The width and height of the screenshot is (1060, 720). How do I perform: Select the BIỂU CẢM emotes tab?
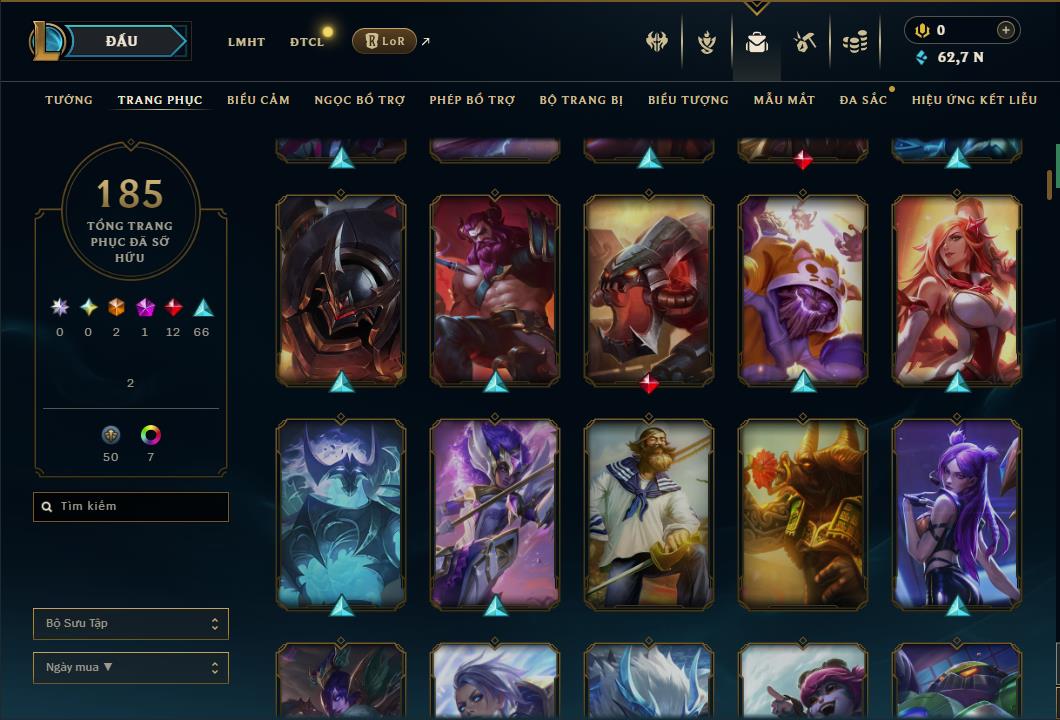(x=258, y=100)
